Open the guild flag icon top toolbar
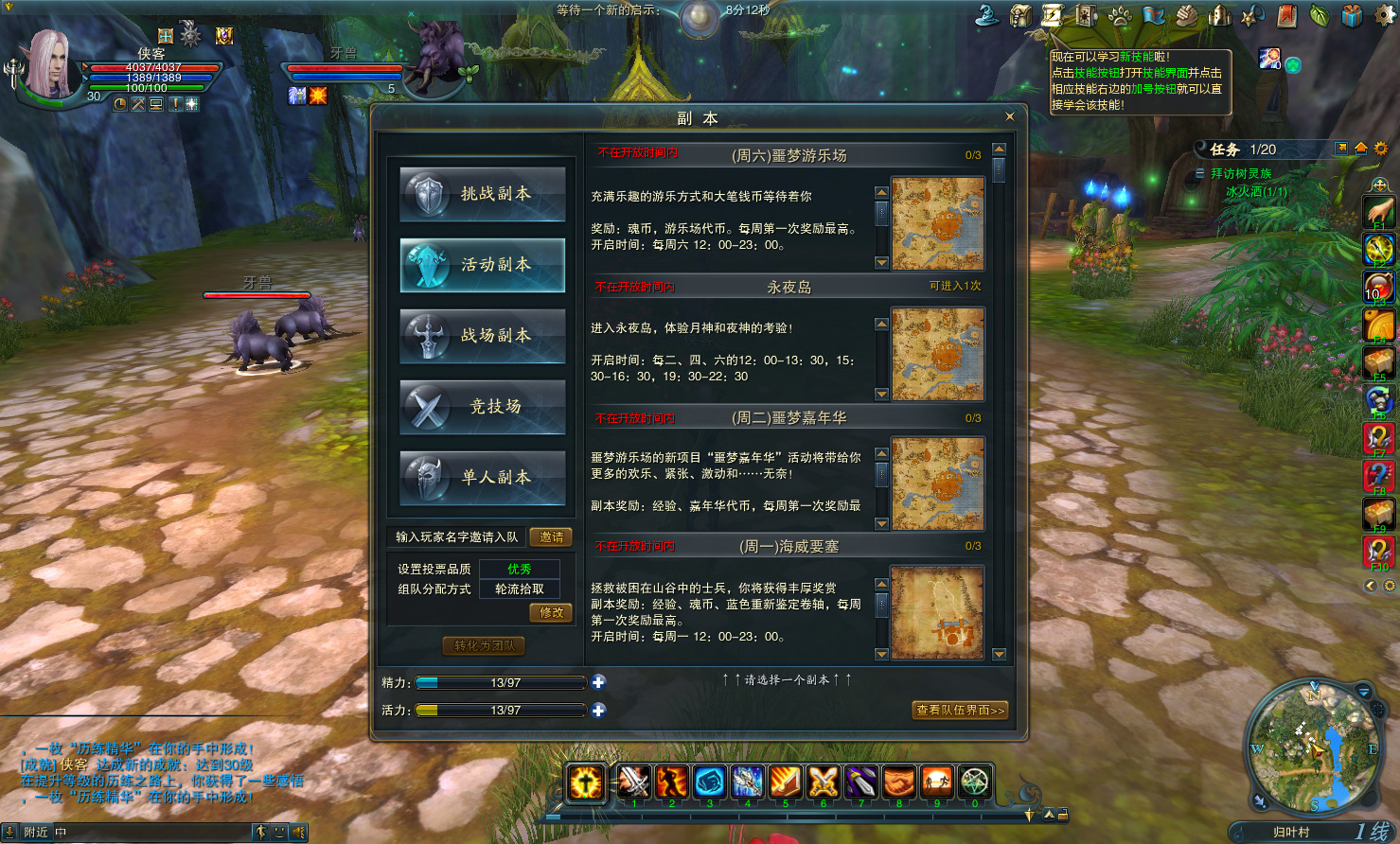This screenshot has height=844, width=1400. click(x=1155, y=15)
